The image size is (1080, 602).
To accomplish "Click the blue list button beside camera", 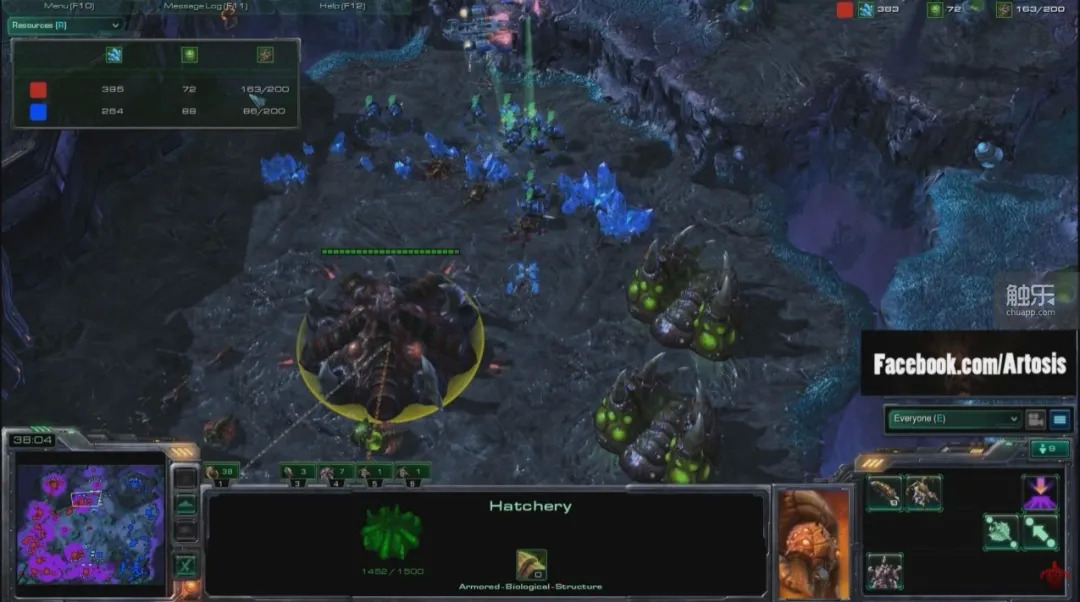I will click(x=1059, y=420).
